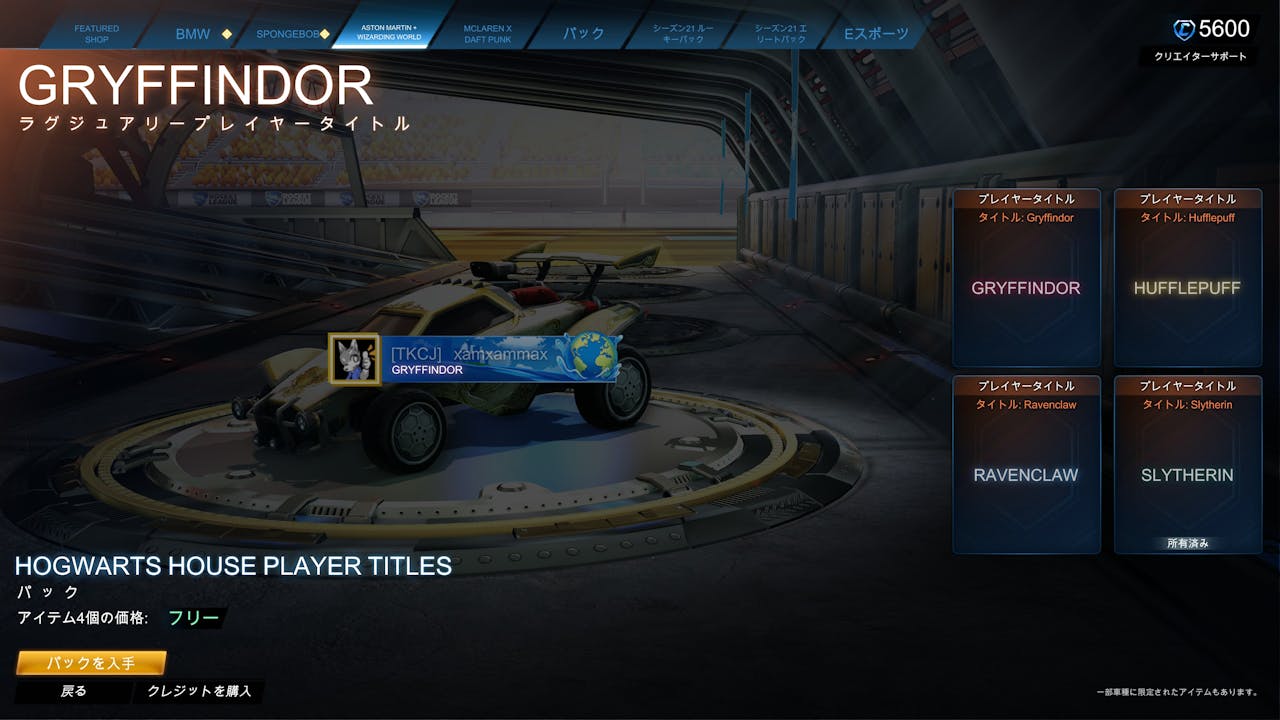Go to McLaren X Daft Punk tab
This screenshot has height=720, width=1280.
[488, 34]
